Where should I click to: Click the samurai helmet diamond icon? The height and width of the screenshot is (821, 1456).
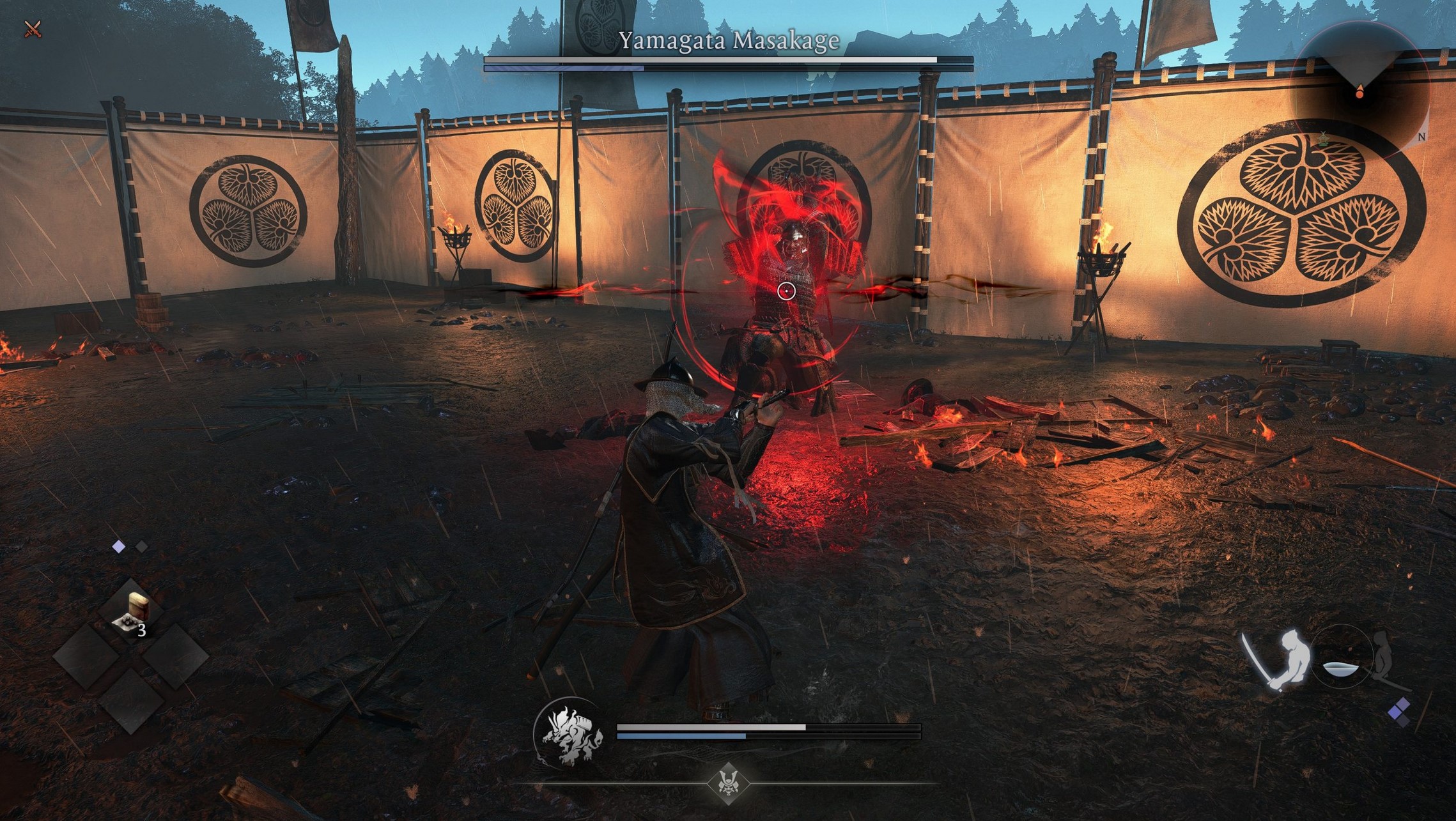click(728, 783)
